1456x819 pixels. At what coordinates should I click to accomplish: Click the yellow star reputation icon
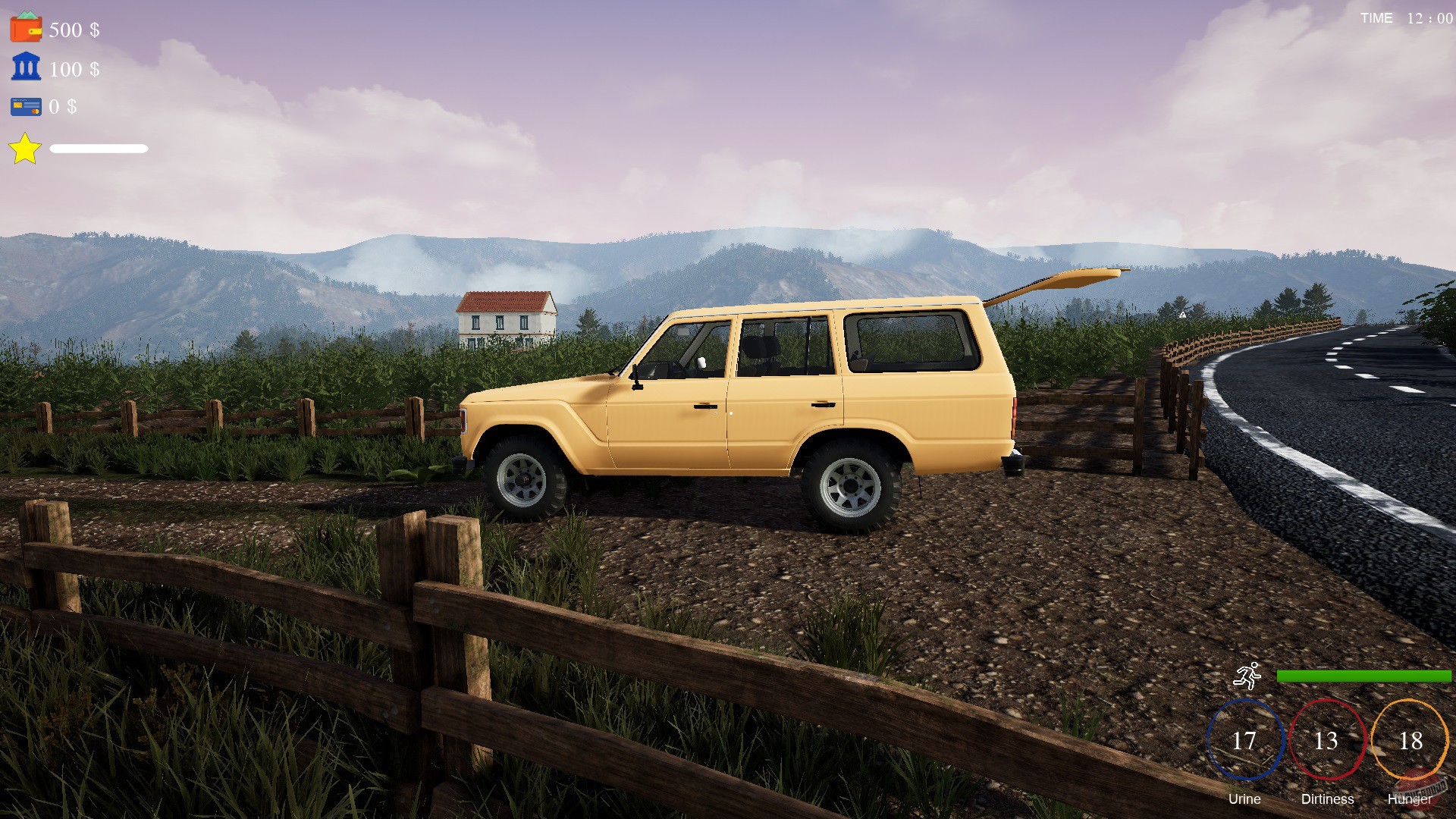pyautogui.click(x=25, y=148)
